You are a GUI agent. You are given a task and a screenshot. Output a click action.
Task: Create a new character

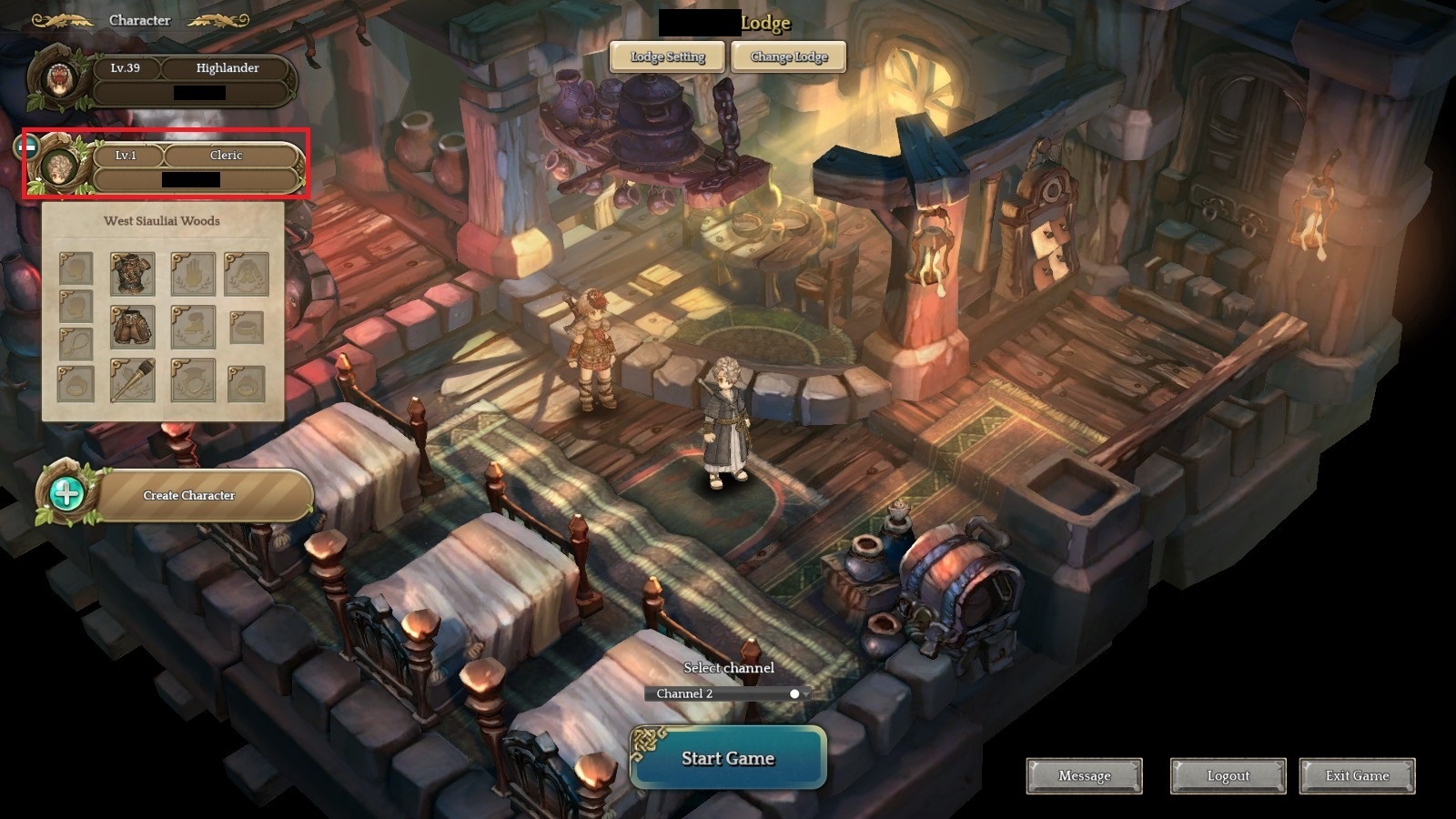187,496
